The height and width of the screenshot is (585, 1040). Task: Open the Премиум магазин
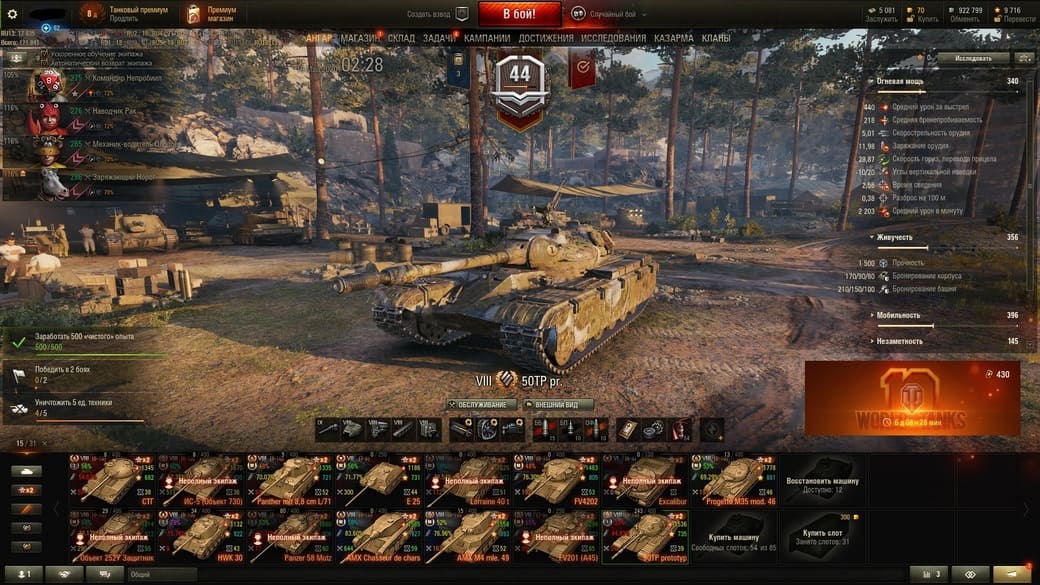tap(212, 14)
